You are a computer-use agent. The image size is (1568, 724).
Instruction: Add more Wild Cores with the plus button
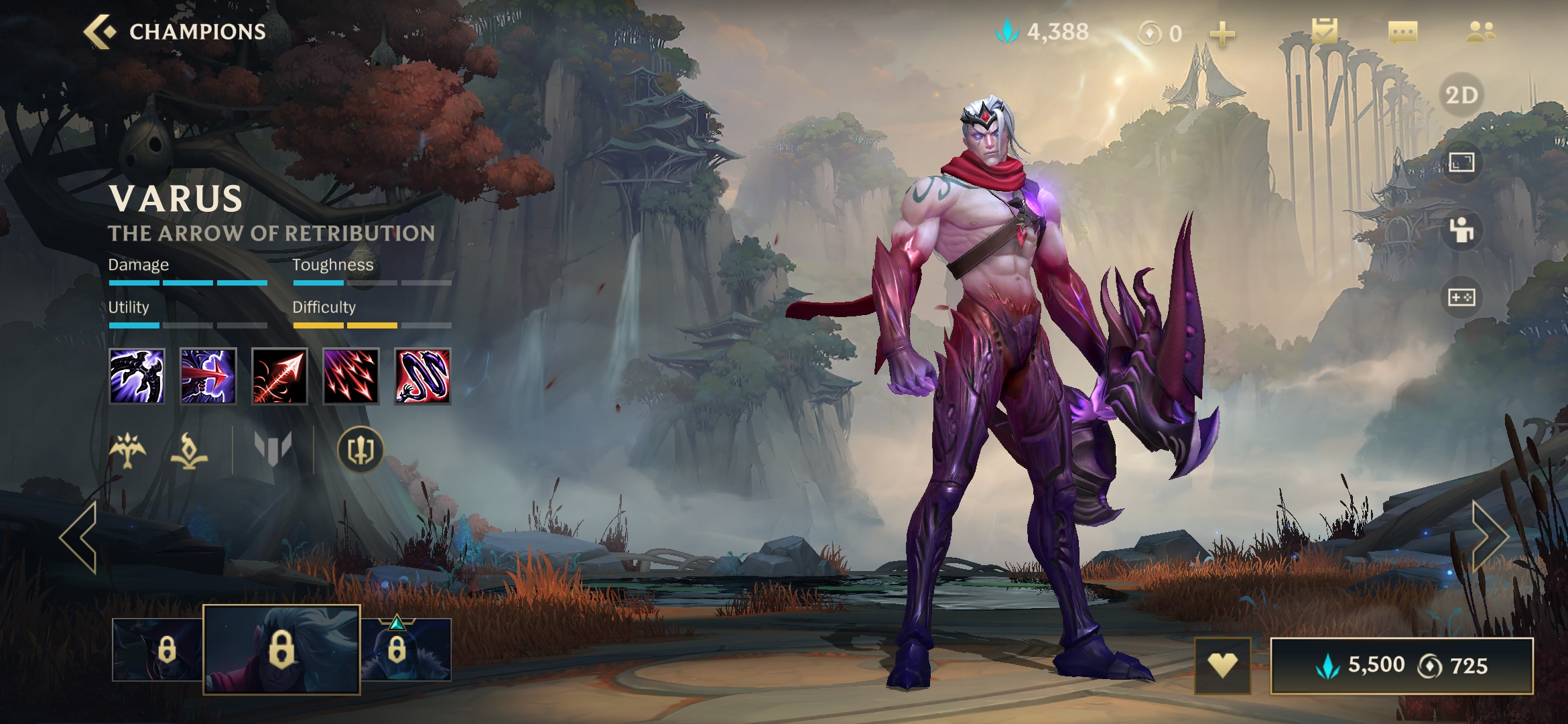[x=1222, y=34]
